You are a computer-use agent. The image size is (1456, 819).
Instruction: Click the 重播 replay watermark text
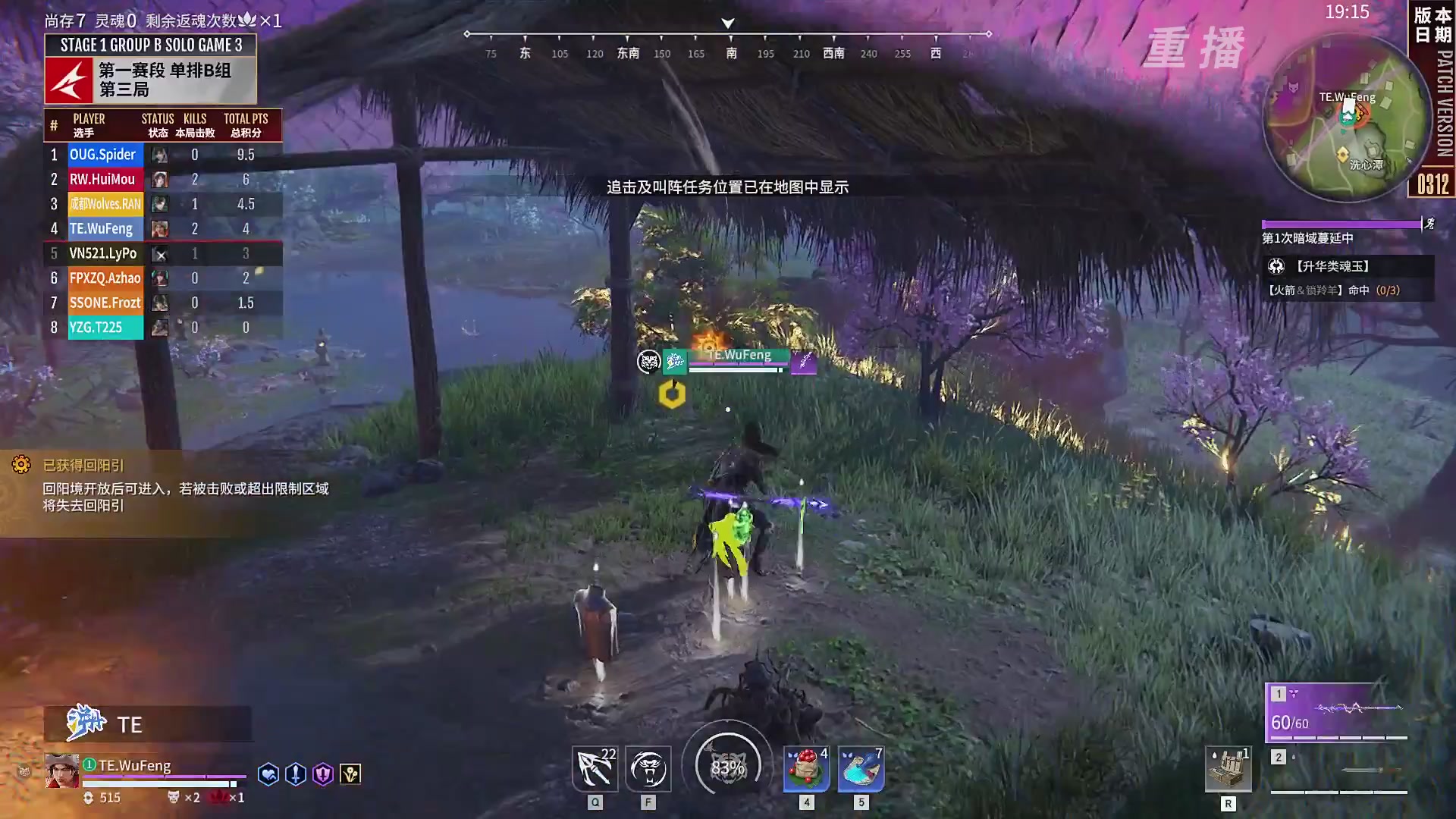point(1194,49)
